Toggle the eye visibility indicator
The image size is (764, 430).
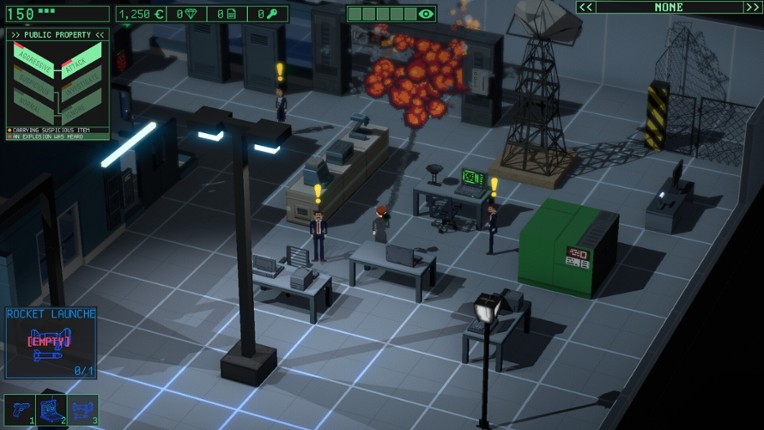pyautogui.click(x=426, y=14)
